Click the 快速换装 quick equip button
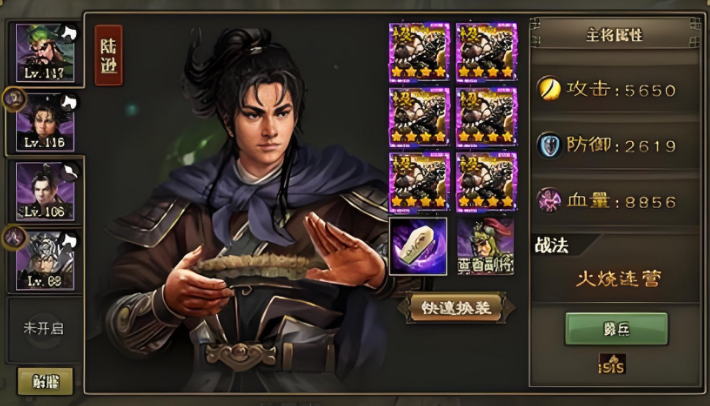Screen dimensions: 710x406 455,308
